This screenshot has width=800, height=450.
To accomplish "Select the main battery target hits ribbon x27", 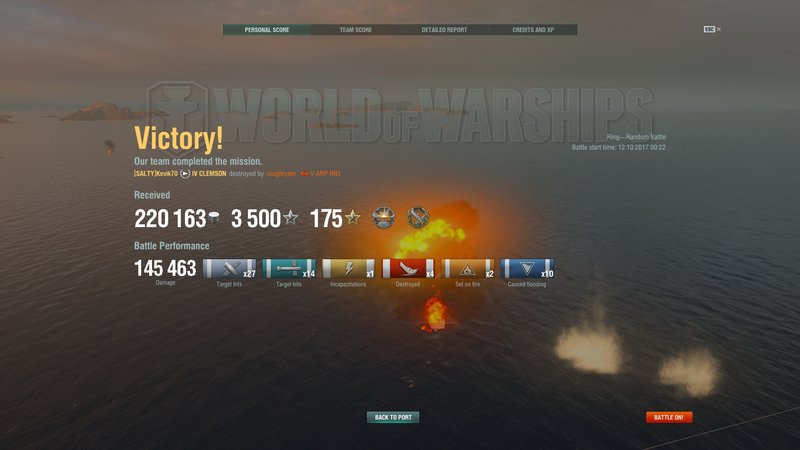I will pyautogui.click(x=229, y=268).
